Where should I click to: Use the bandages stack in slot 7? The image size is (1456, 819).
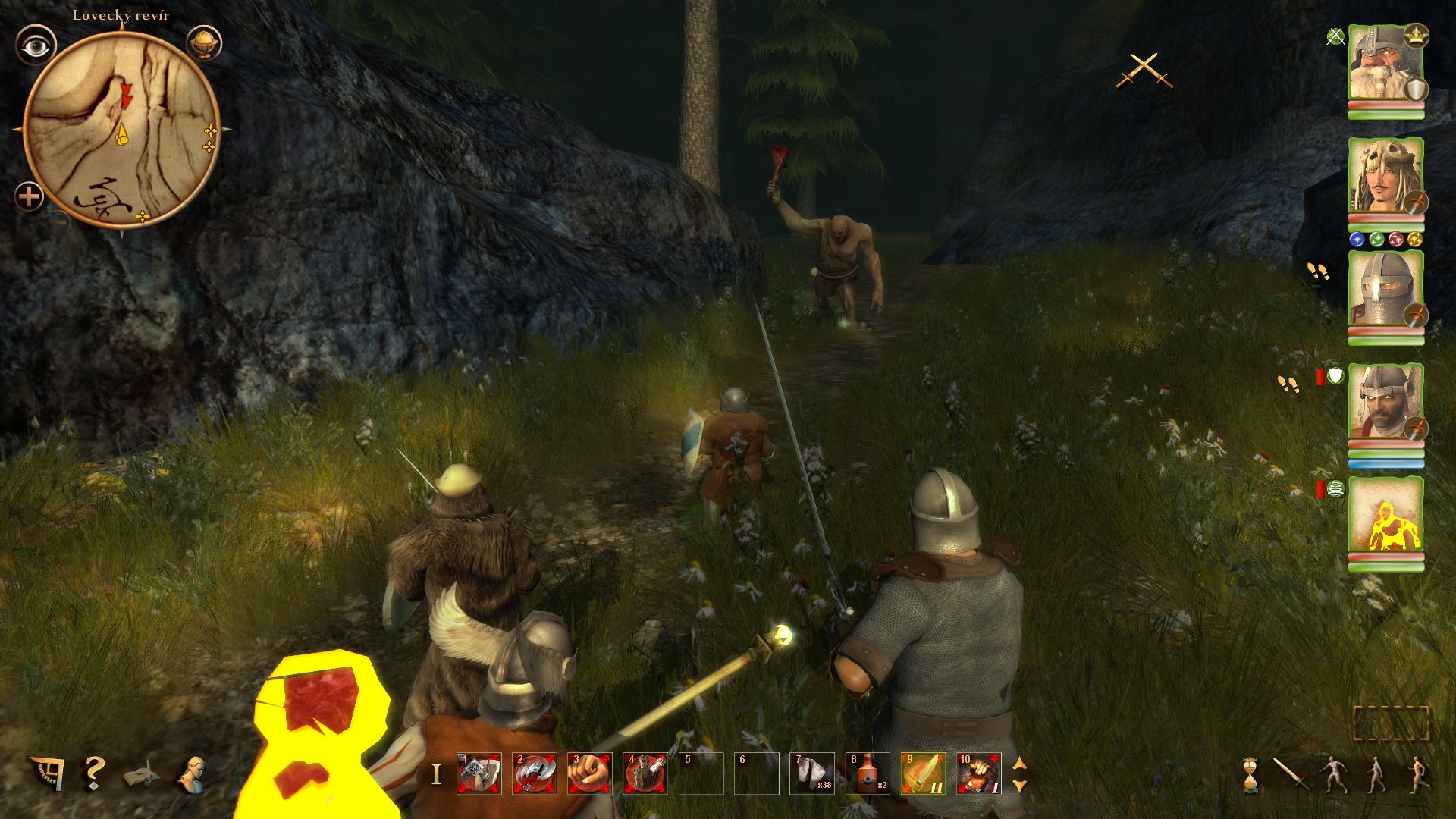click(x=812, y=773)
